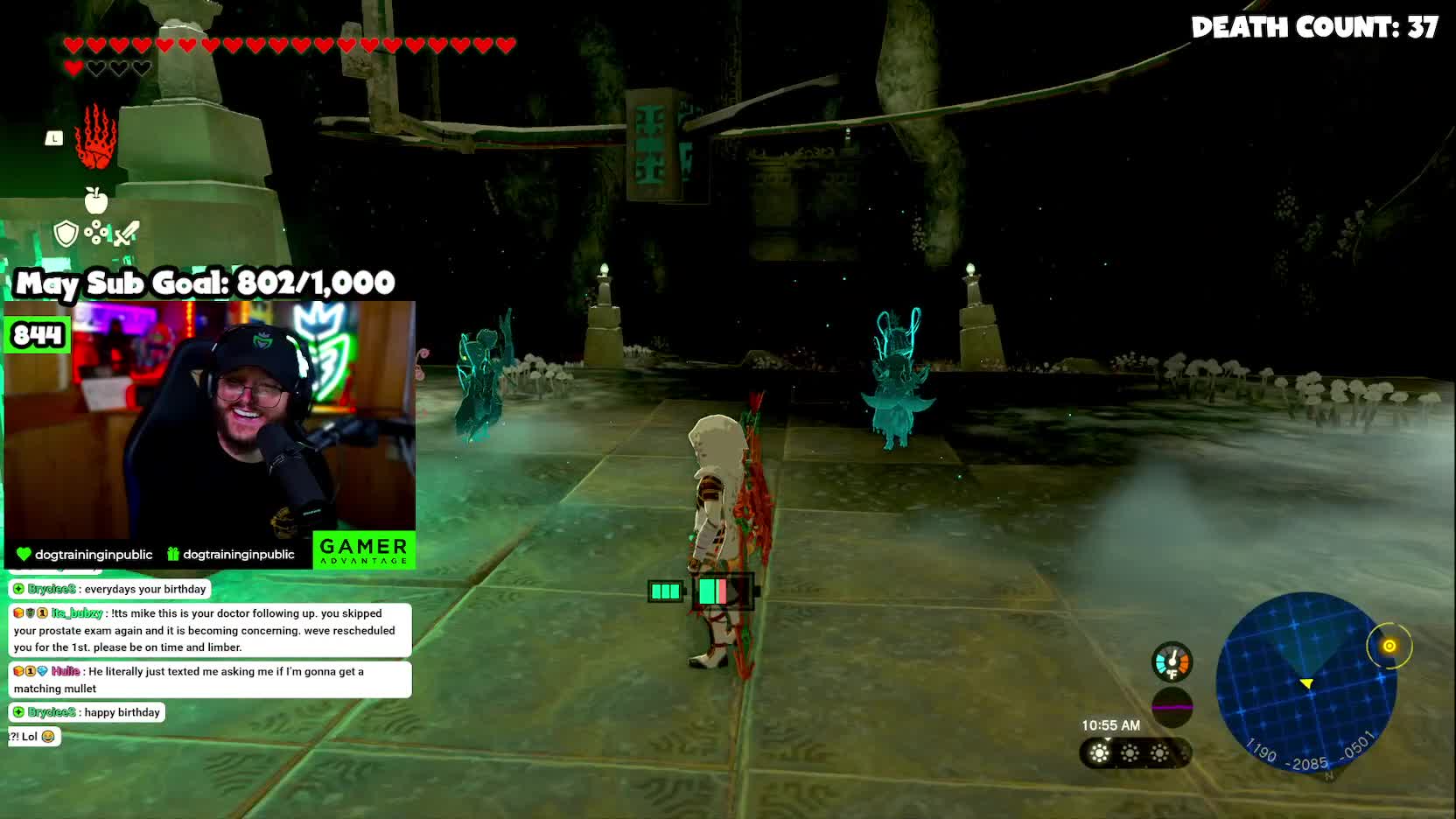1456x819 pixels.
Task: Select the apple materials icon
Action: (96, 200)
